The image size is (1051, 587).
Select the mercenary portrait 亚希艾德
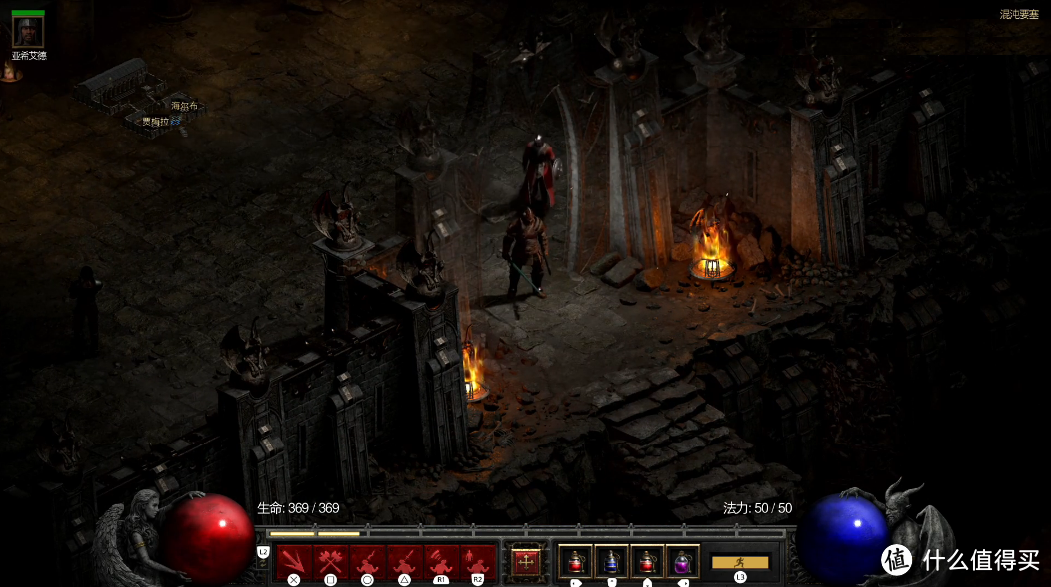[27, 32]
